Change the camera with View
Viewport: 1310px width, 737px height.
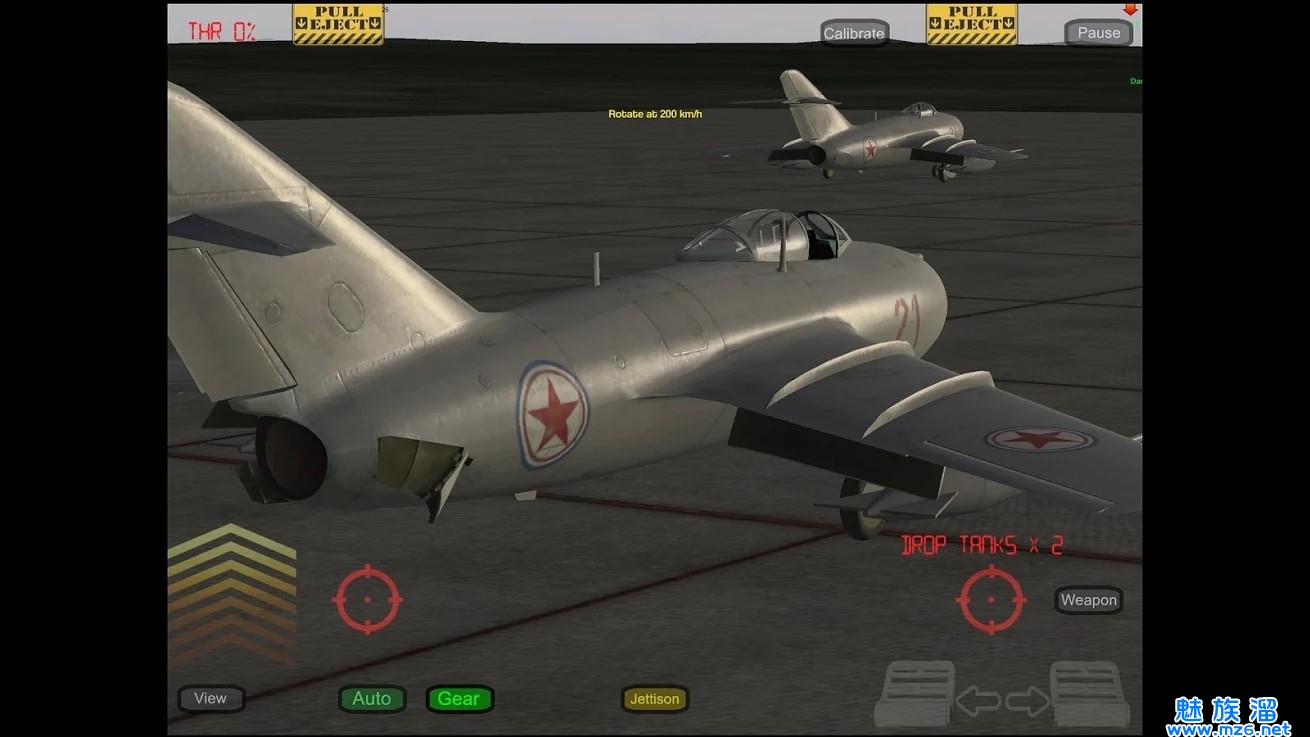pyautogui.click(x=211, y=698)
